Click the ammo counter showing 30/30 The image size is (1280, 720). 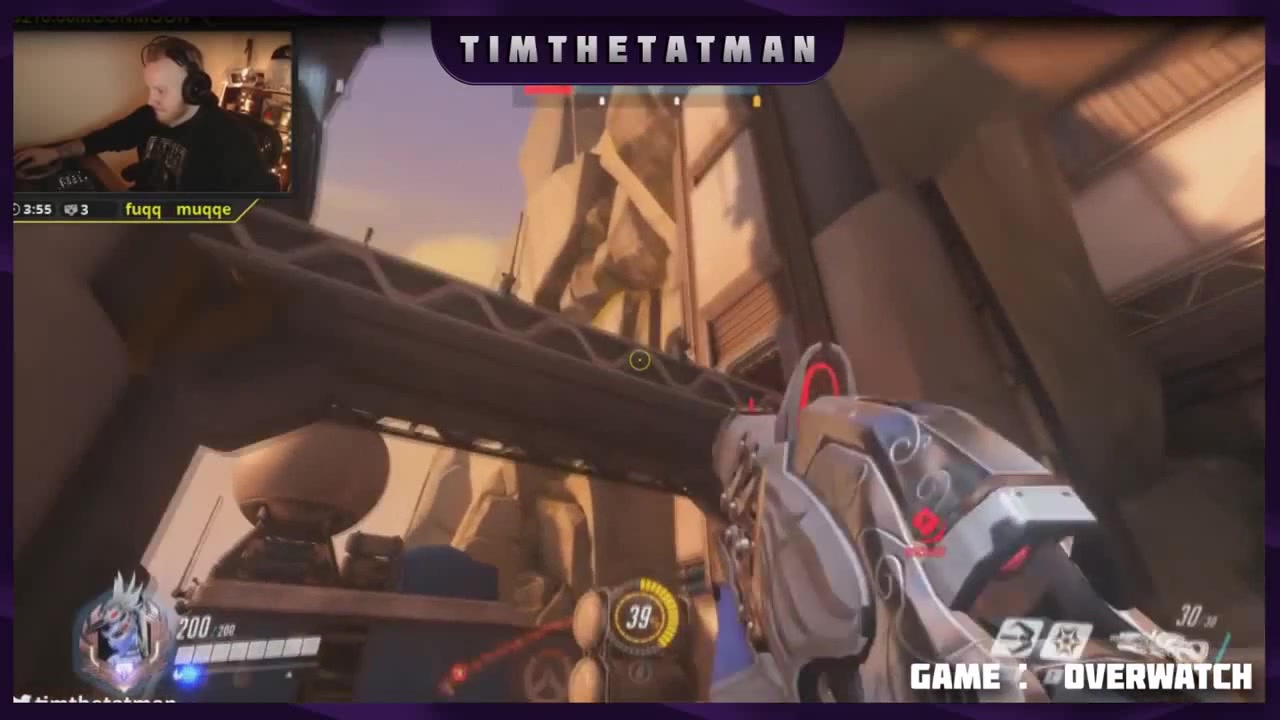[1197, 618]
